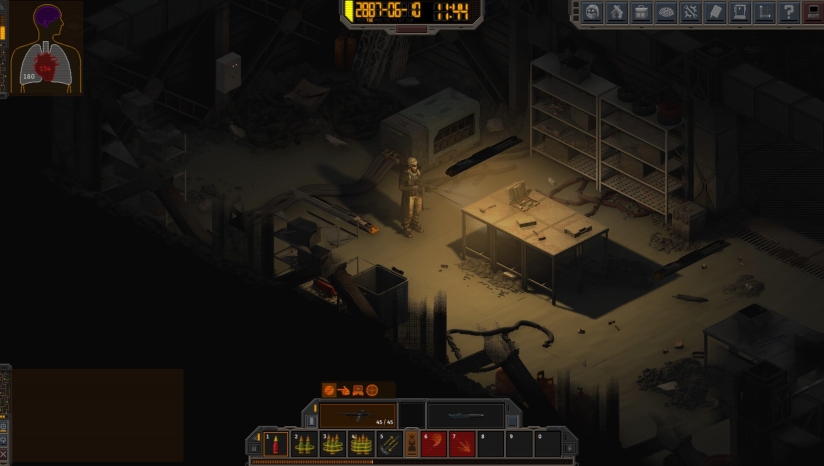Click the orange pointing hand icon
This screenshot has width=824, height=466.
coord(342,390)
